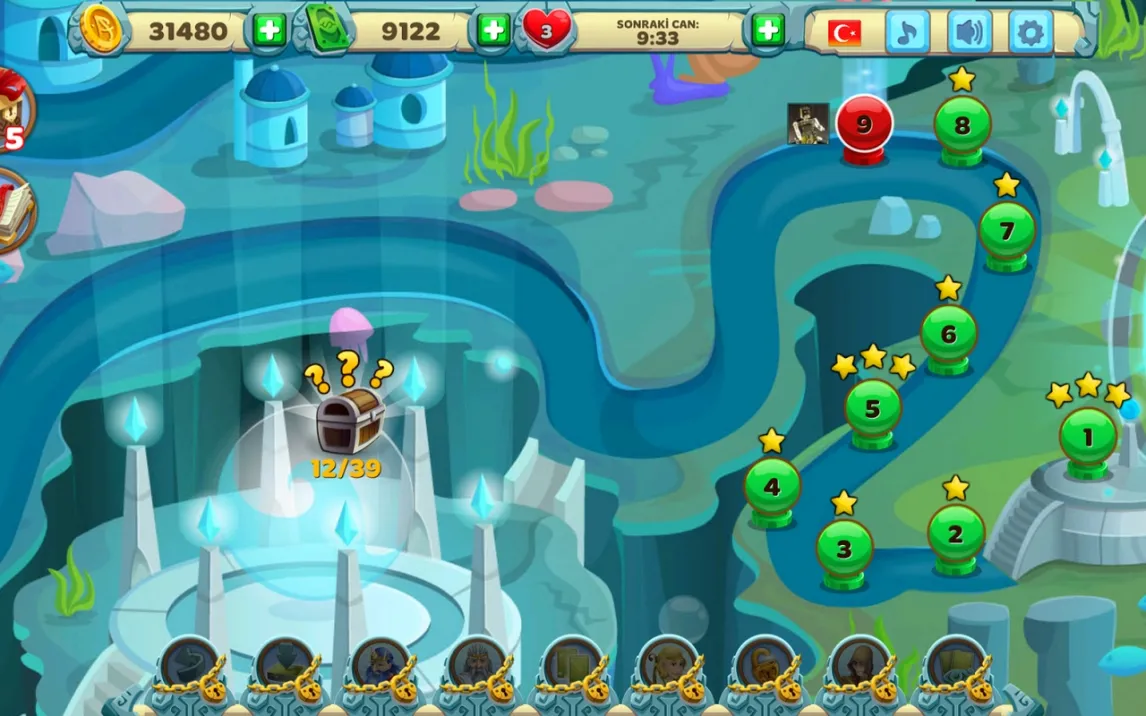Viewport: 1146px width, 716px height.
Task: Toggle sound effects with the speaker button
Action: (x=969, y=32)
